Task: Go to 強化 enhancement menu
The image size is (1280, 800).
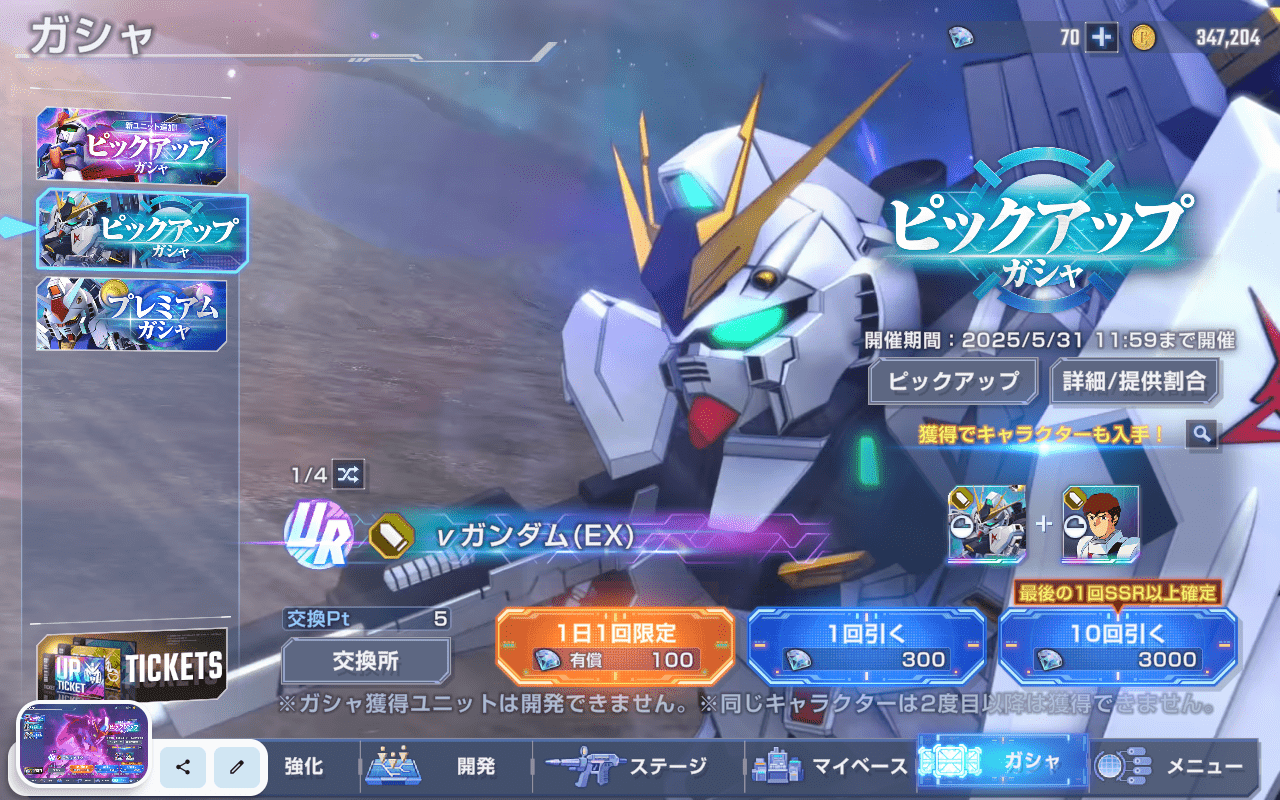Action: [x=303, y=767]
